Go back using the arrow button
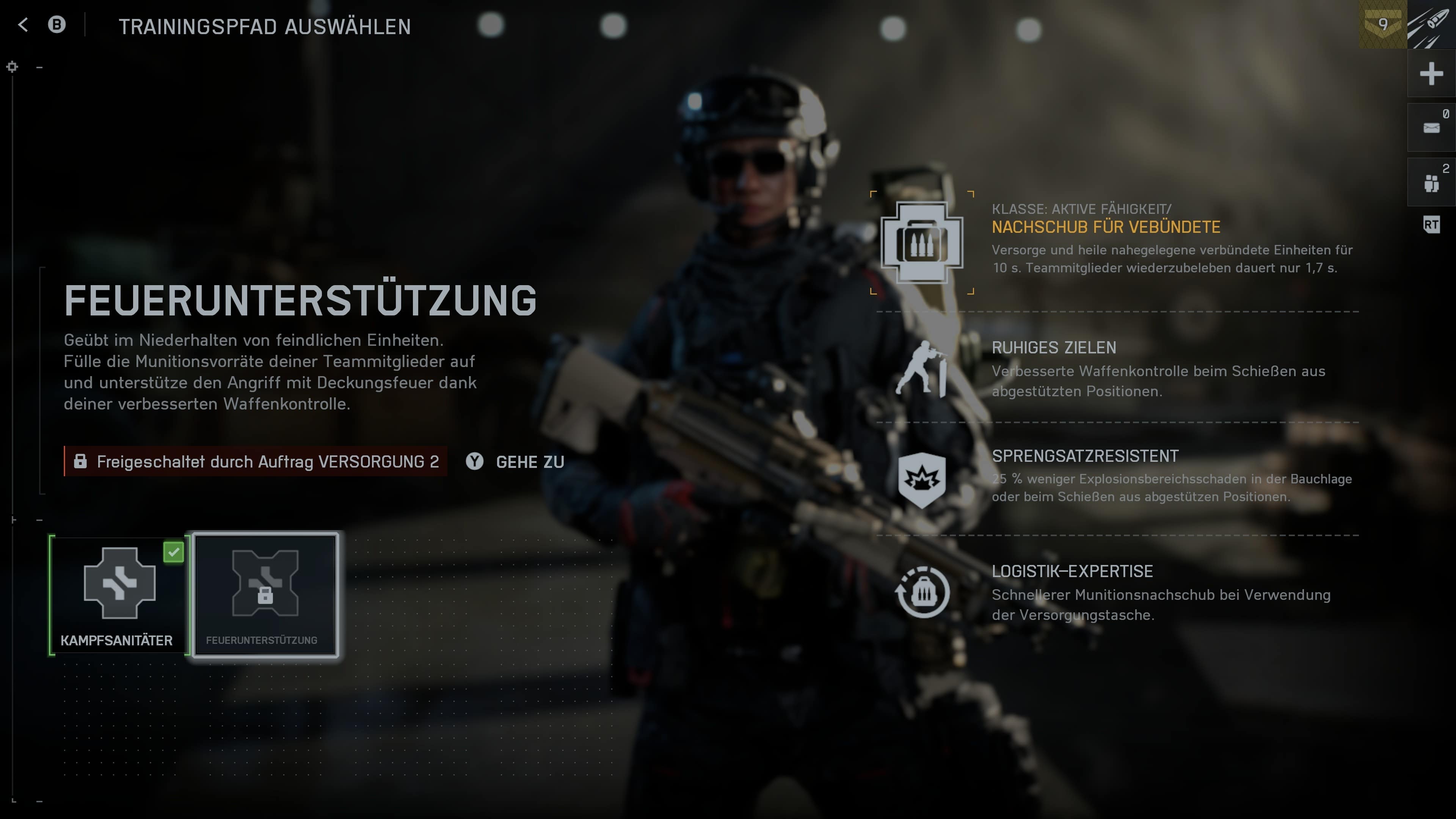The image size is (1456, 819). (23, 25)
